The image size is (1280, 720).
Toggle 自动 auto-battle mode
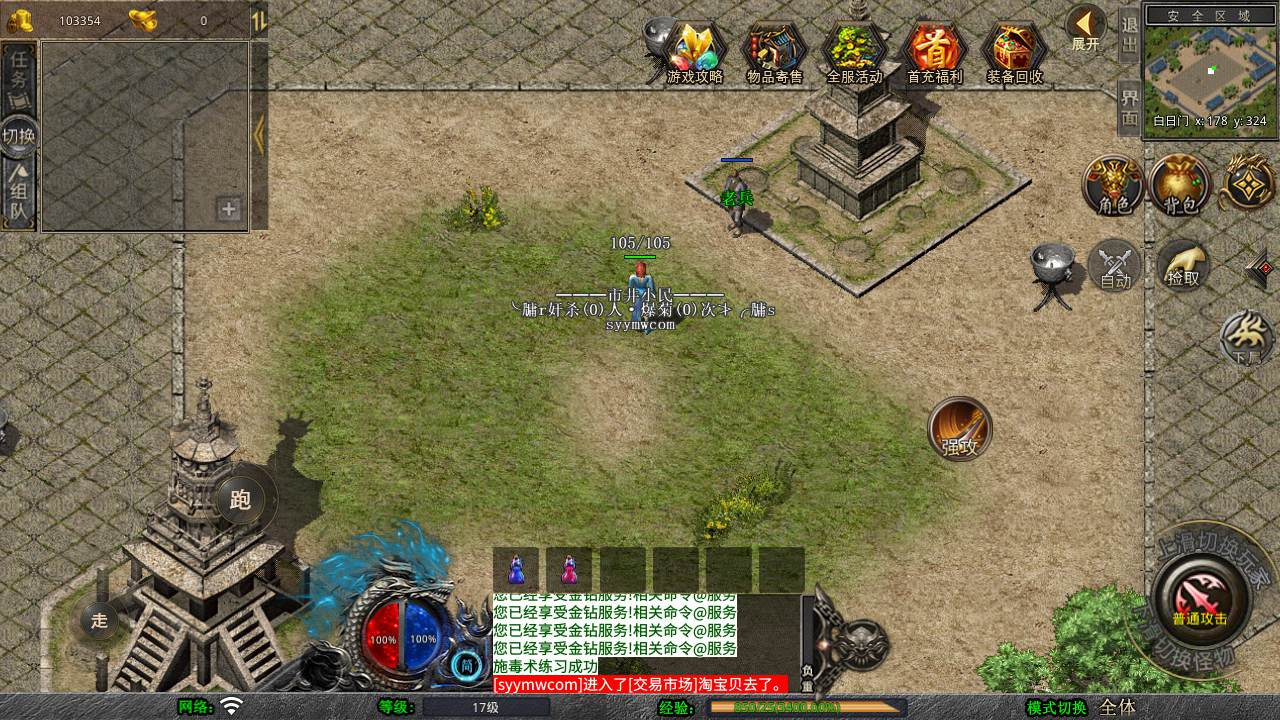(x=1115, y=266)
